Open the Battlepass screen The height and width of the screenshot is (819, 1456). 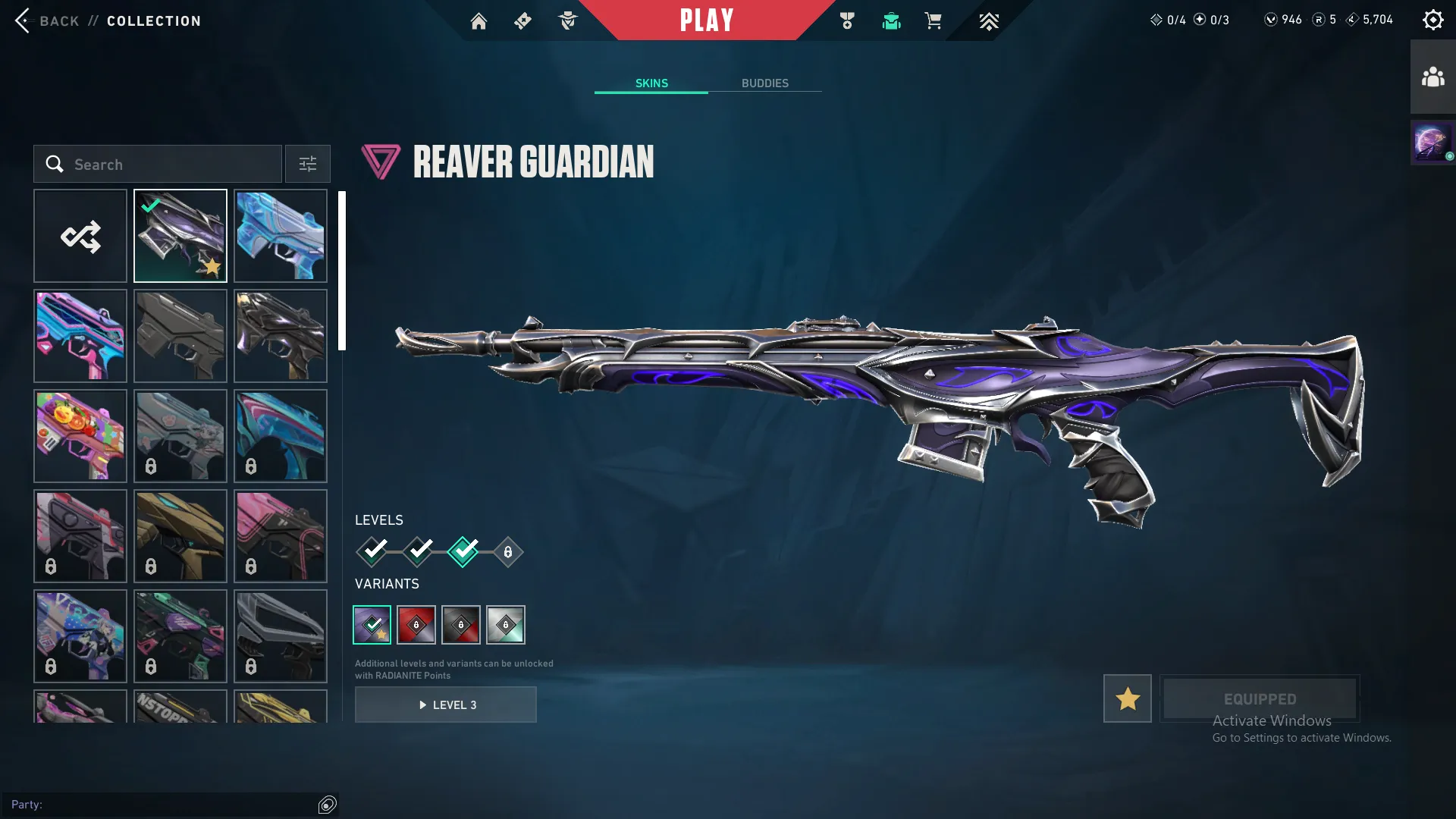[x=522, y=21]
